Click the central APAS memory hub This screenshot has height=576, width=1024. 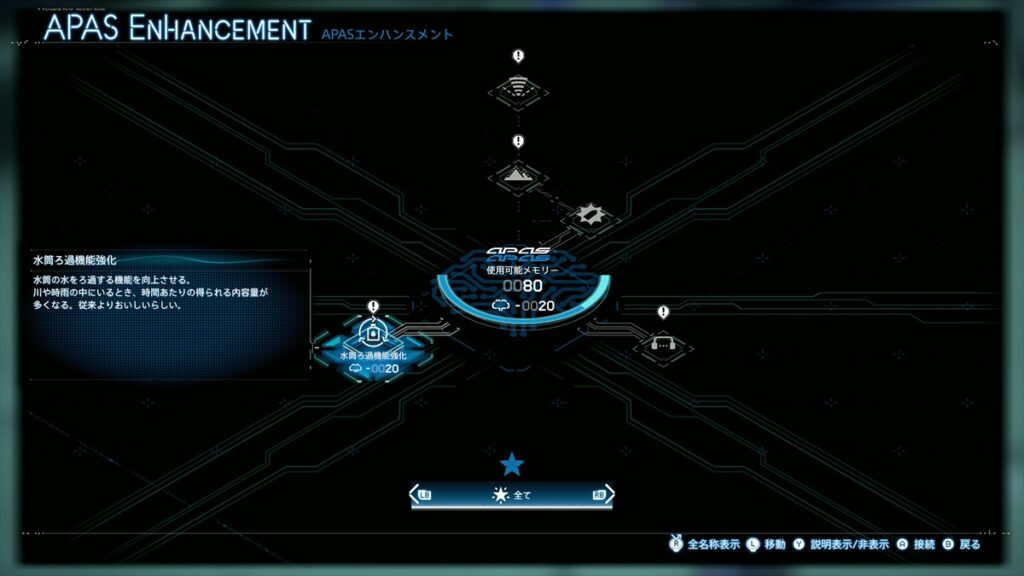[x=520, y=283]
